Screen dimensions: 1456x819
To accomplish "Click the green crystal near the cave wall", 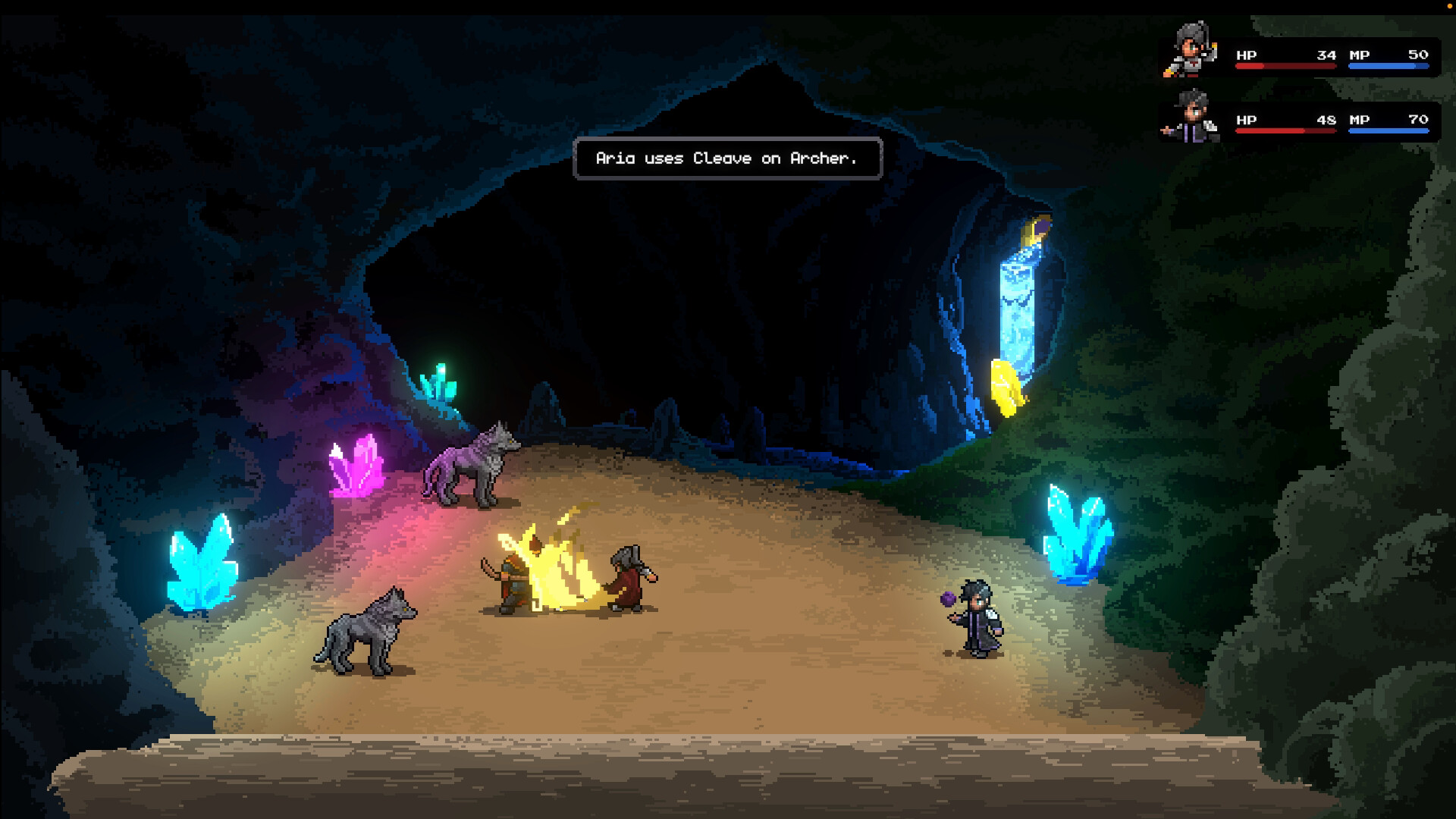I will [438, 383].
